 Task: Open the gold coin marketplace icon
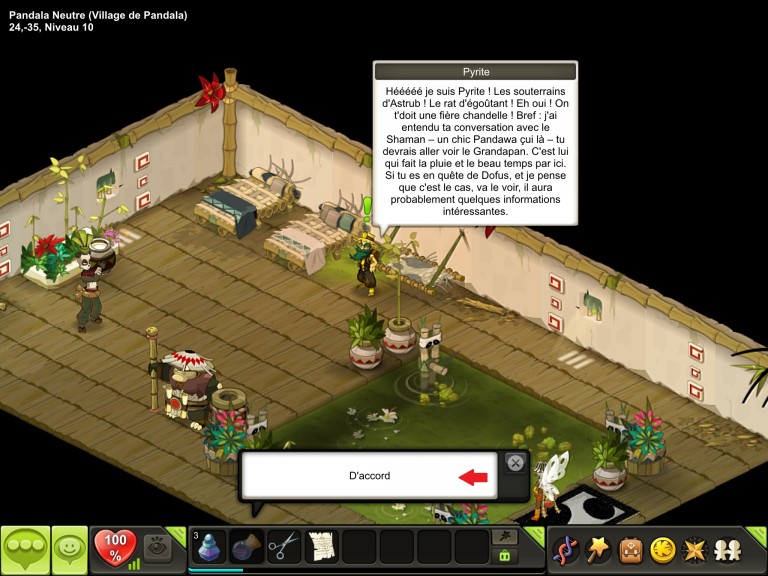point(662,549)
